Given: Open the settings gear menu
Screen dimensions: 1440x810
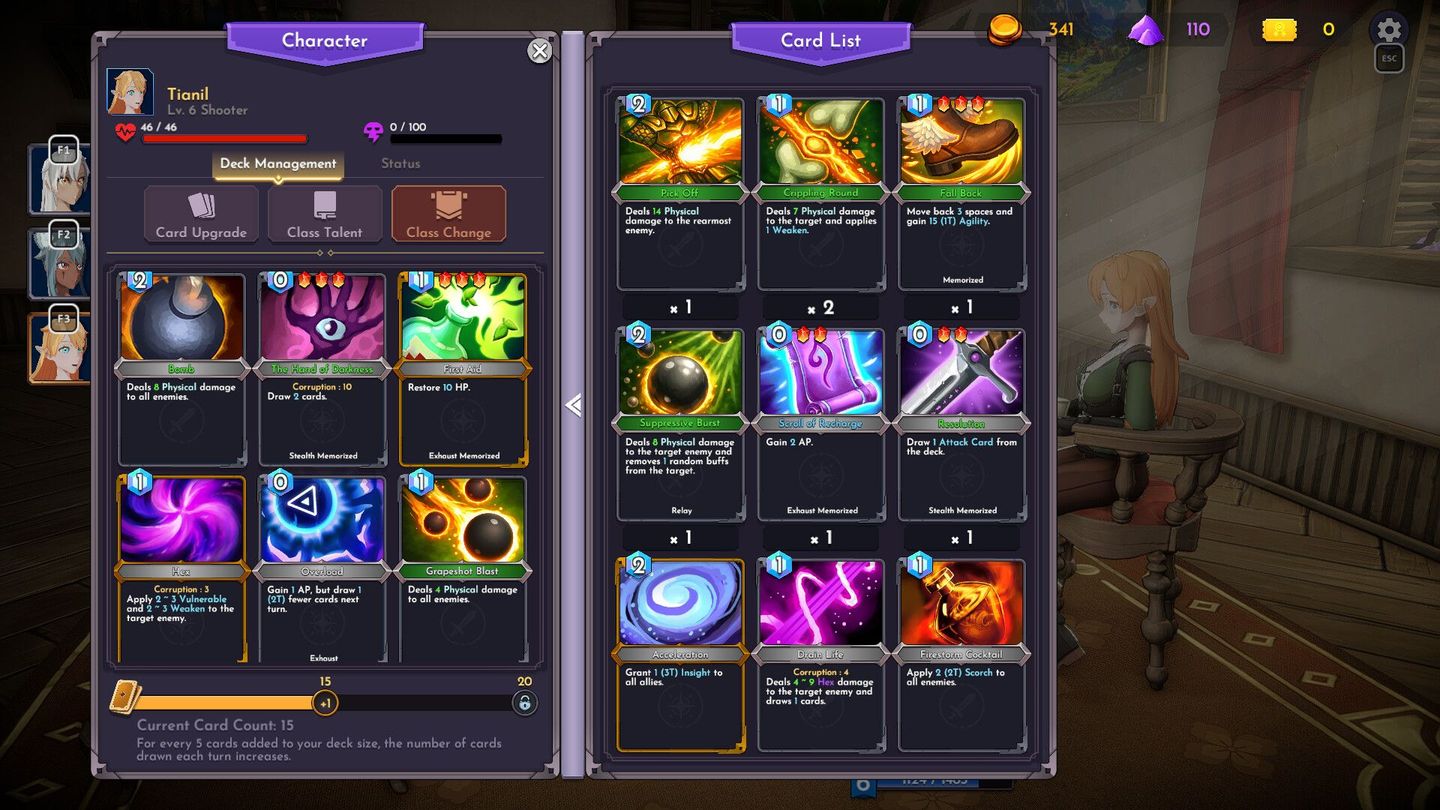Looking at the screenshot, I should point(1388,30).
